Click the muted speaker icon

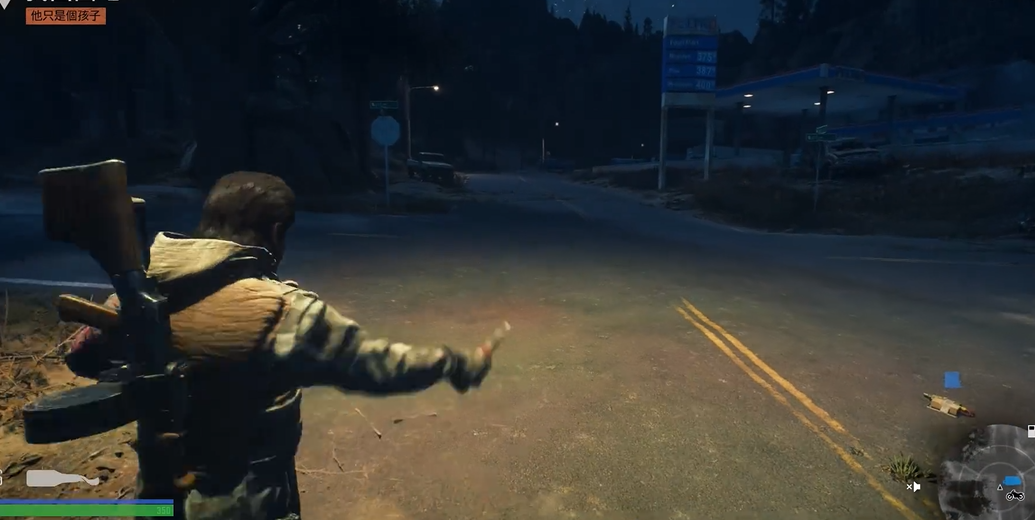coord(913,487)
